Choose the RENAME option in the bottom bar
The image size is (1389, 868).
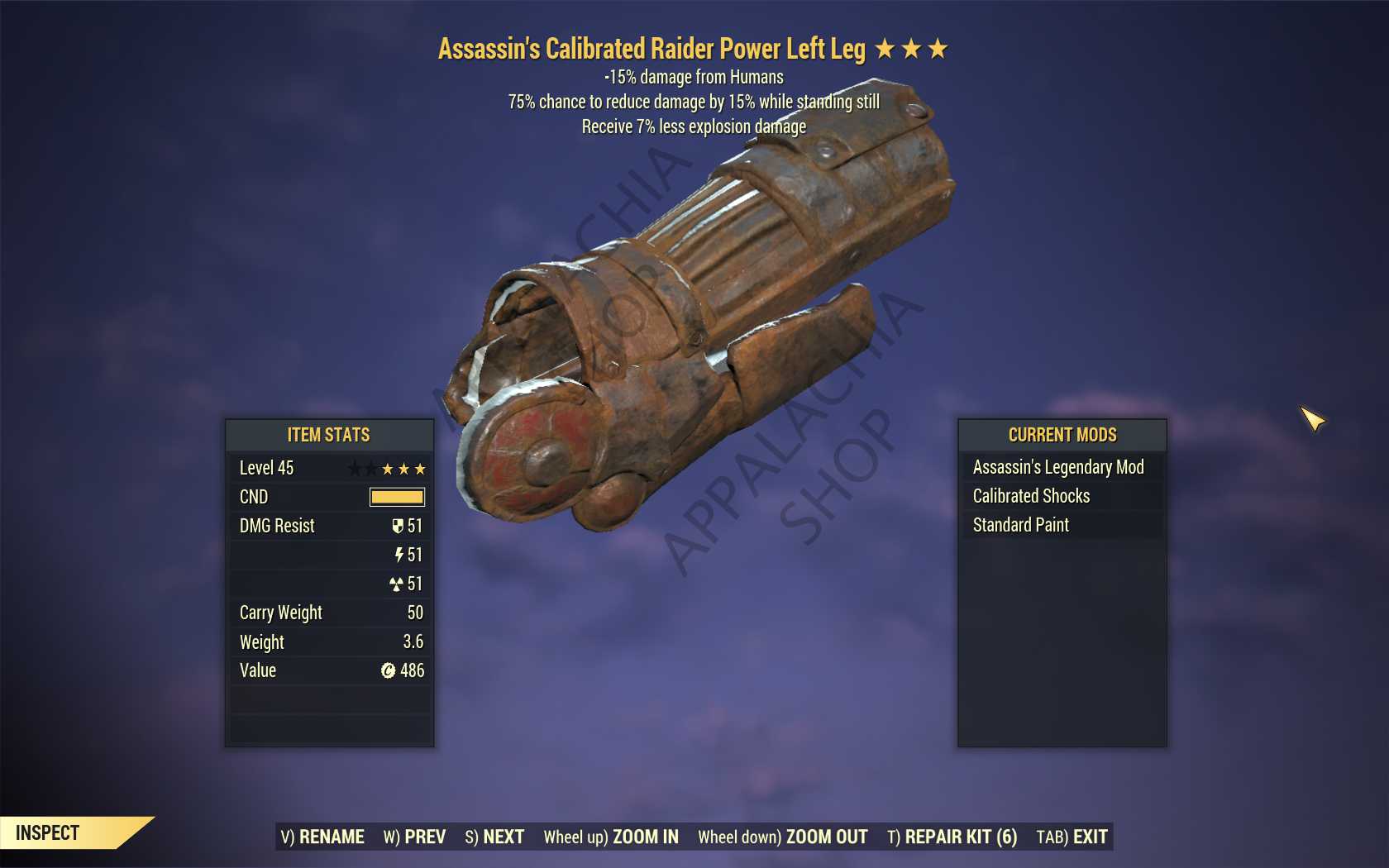click(322, 837)
